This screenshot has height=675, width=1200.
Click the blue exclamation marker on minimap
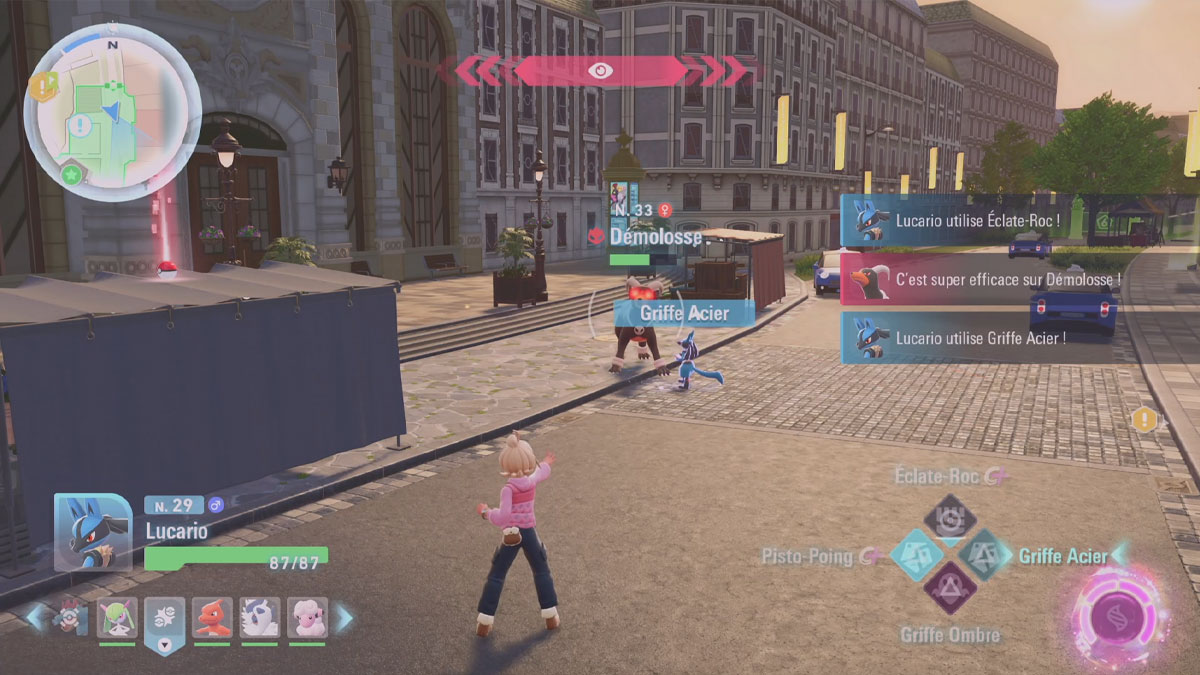79,126
